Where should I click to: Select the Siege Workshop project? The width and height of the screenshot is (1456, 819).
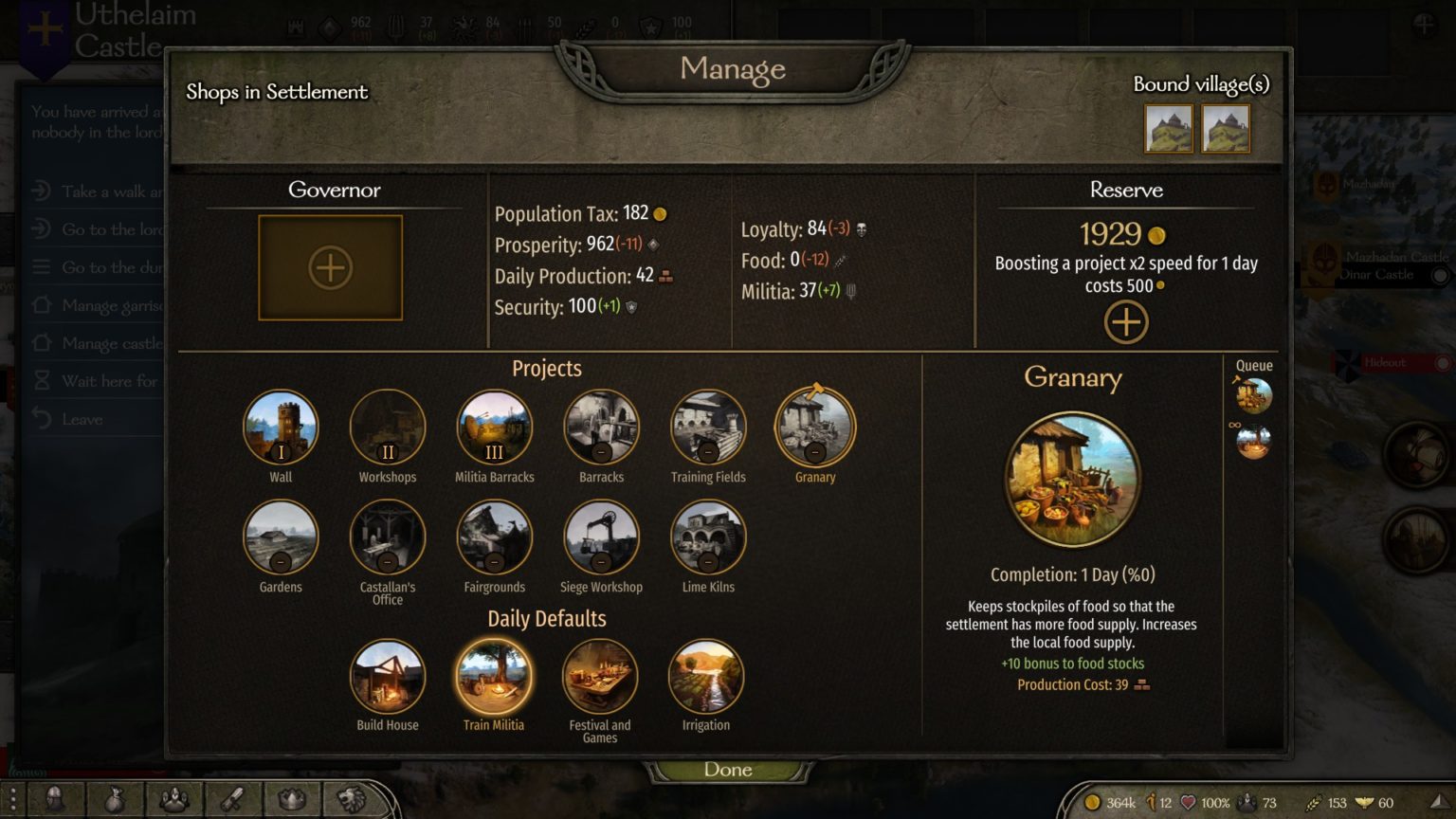click(x=601, y=537)
